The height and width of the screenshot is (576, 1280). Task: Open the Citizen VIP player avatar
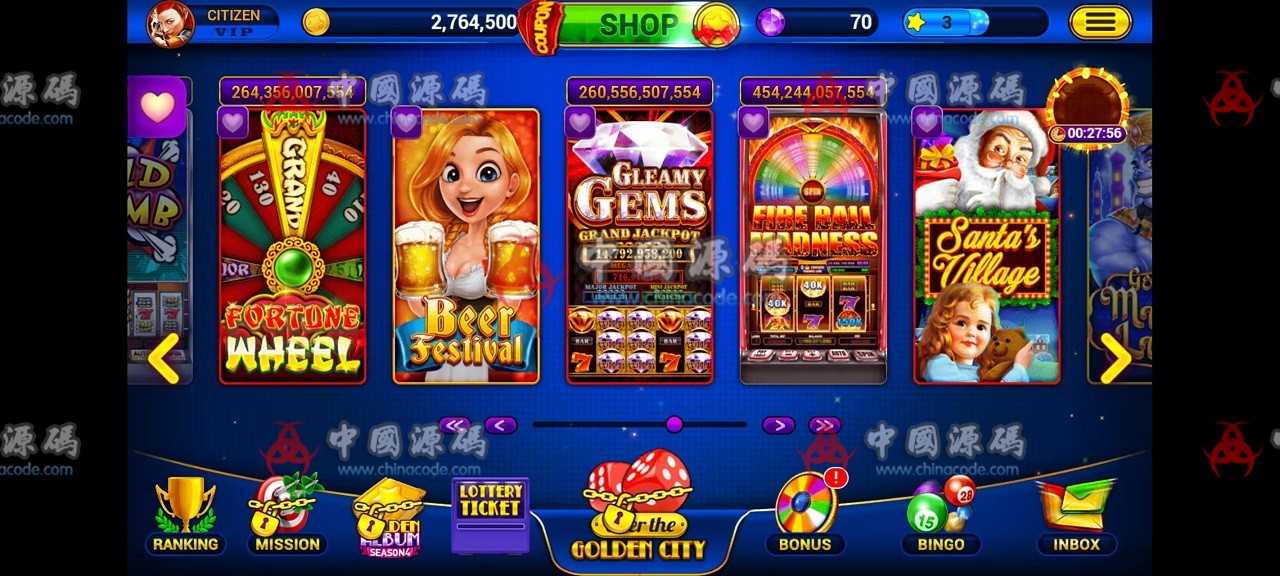pos(171,24)
